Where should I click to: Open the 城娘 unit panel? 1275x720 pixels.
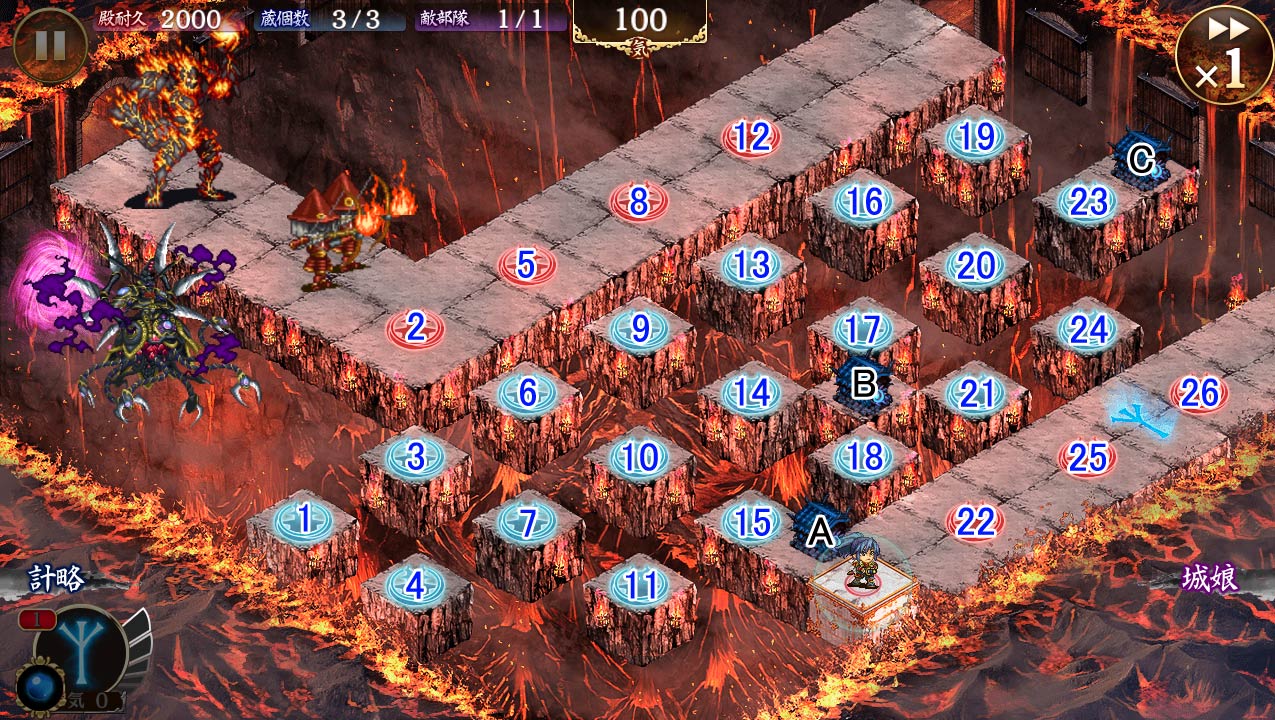click(1210, 580)
